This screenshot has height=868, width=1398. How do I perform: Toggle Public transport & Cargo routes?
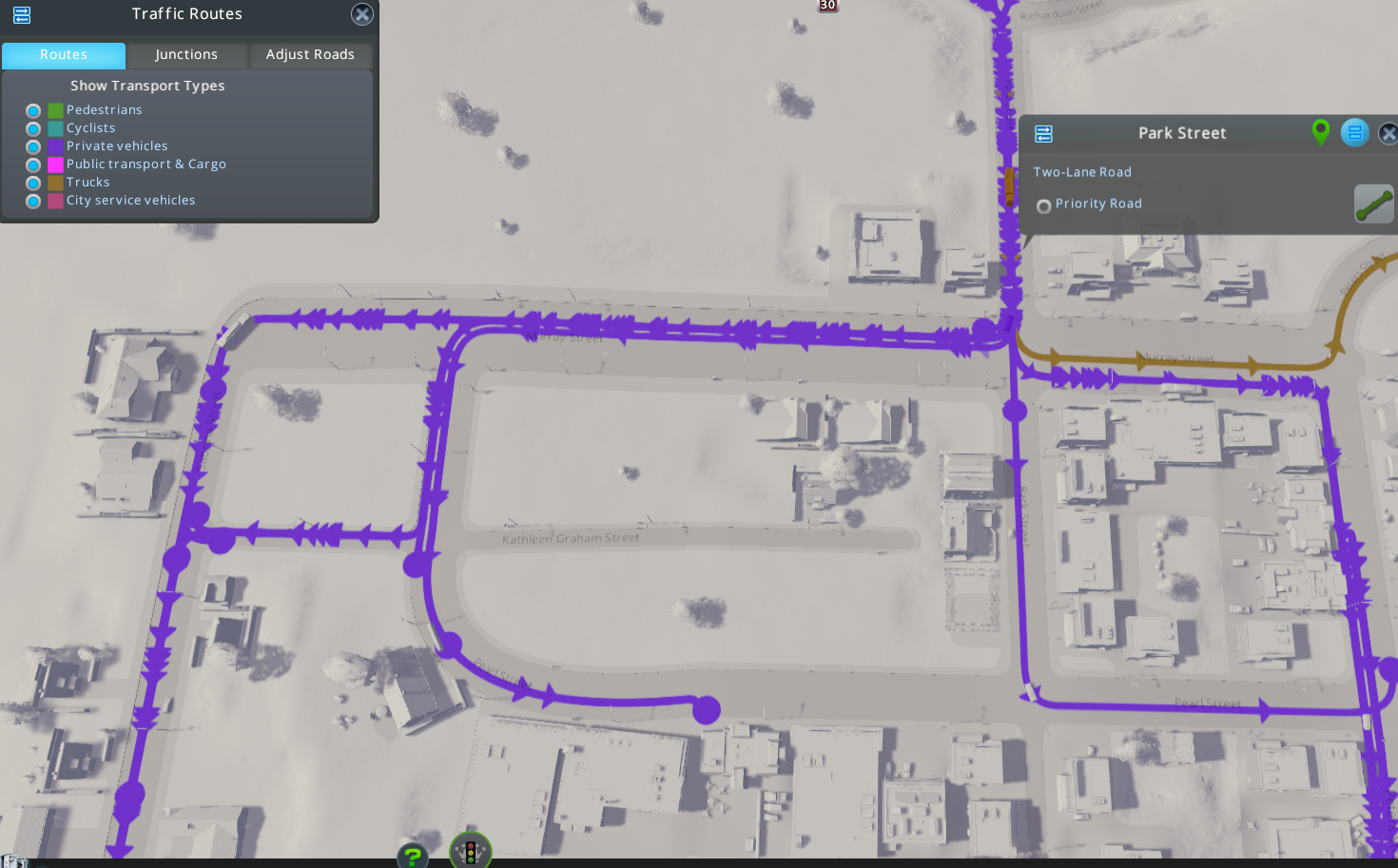point(32,164)
